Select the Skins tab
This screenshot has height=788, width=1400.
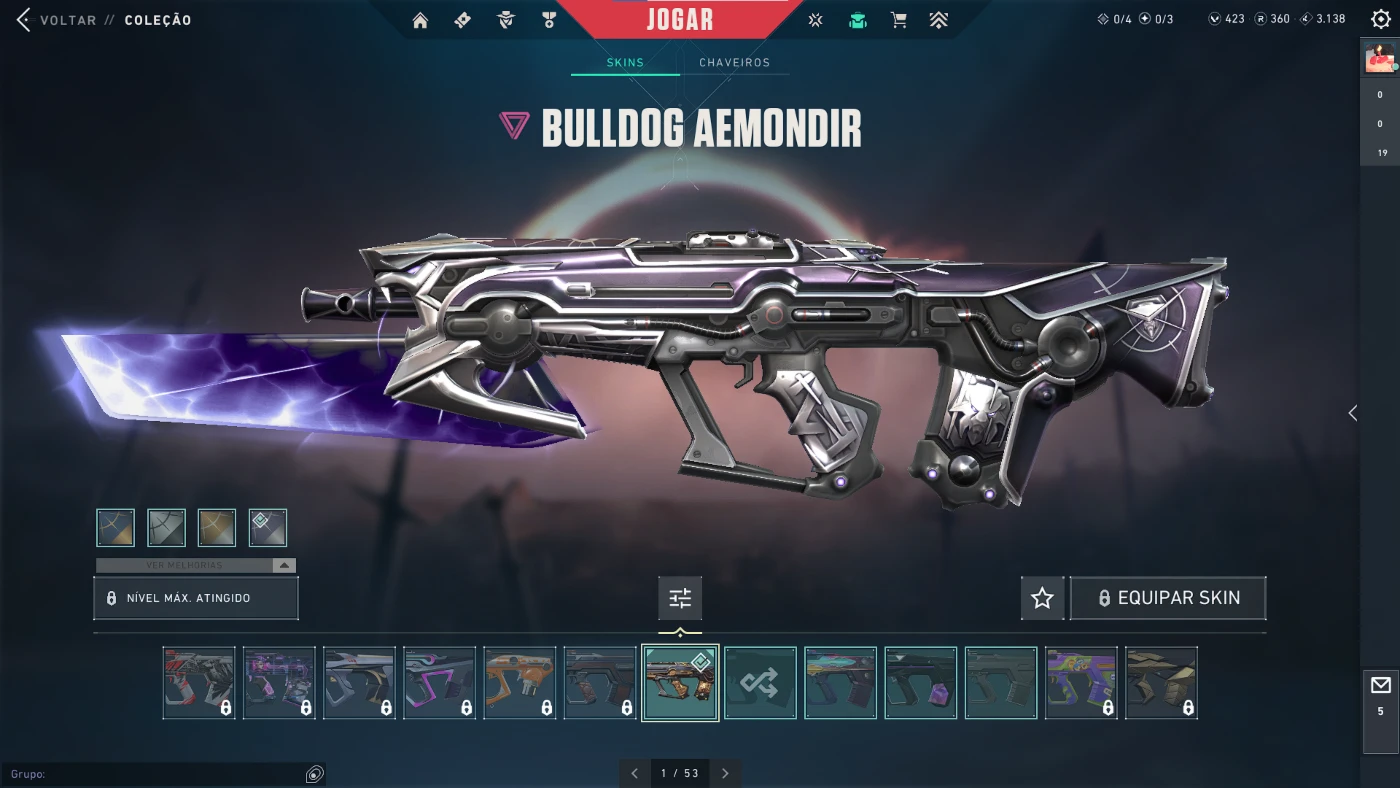[x=625, y=62]
